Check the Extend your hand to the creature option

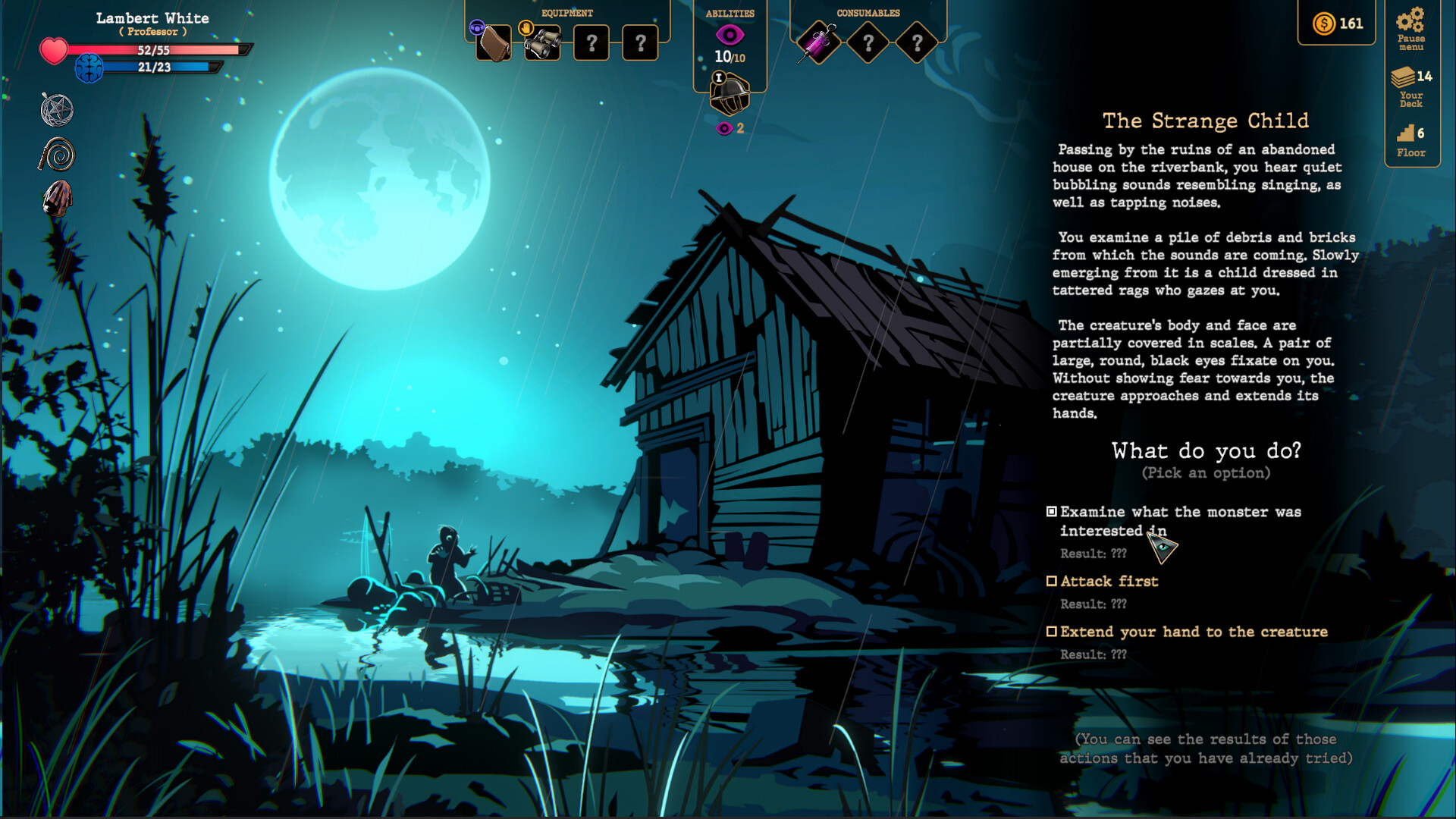point(1052,632)
